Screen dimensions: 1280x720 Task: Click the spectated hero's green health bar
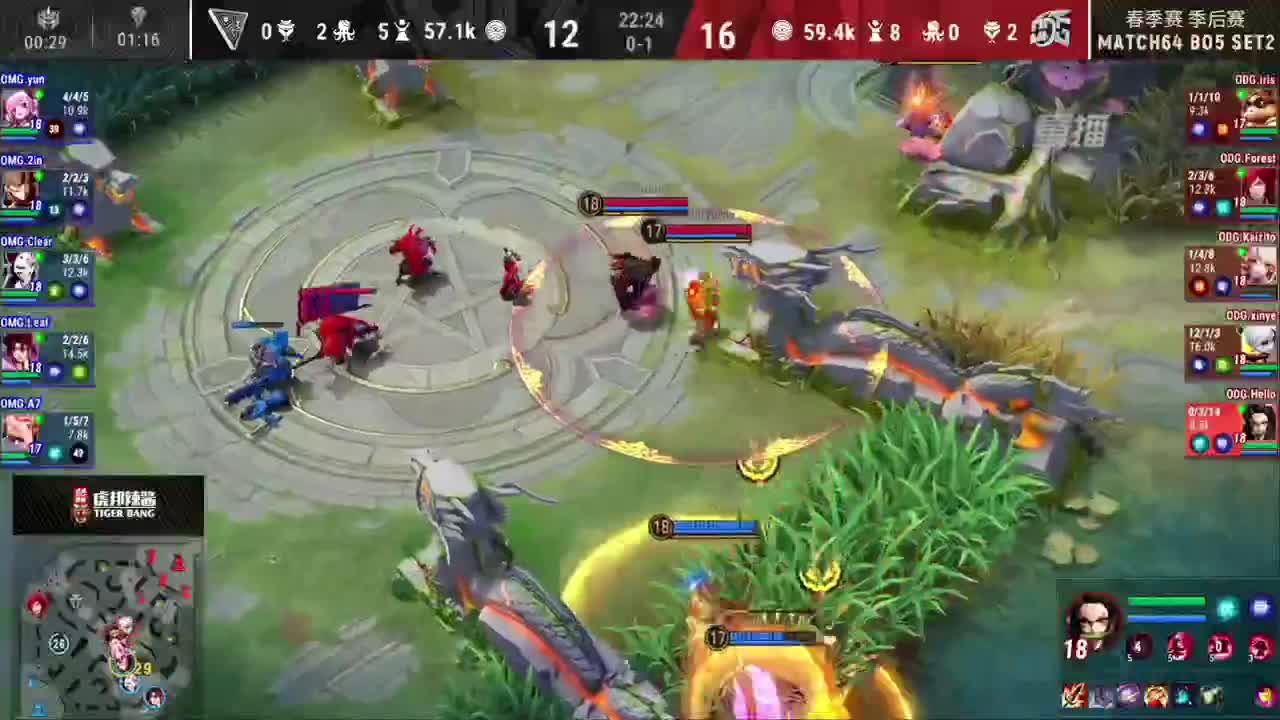[1168, 600]
